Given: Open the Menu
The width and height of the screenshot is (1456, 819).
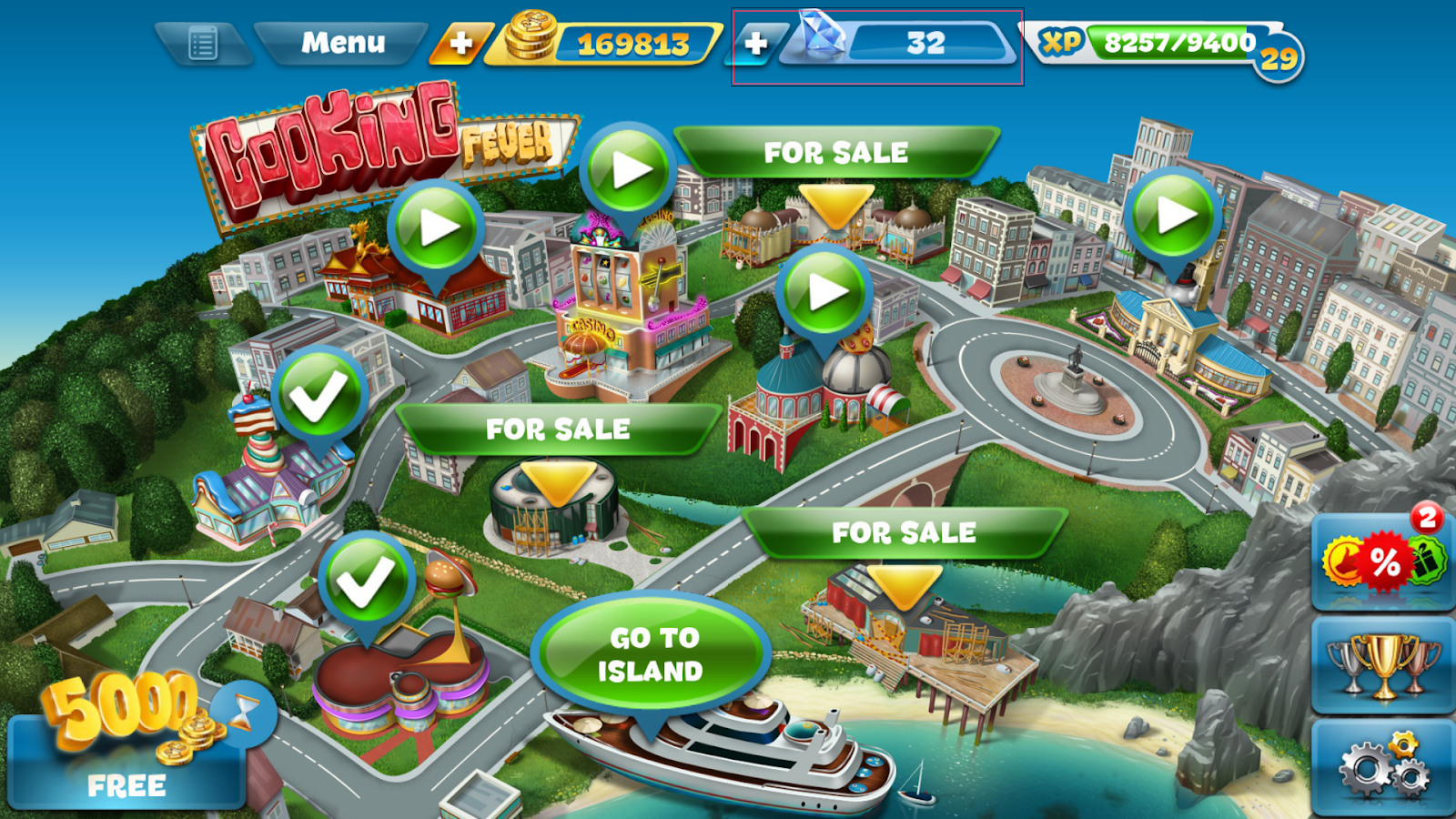Looking at the screenshot, I should [340, 41].
